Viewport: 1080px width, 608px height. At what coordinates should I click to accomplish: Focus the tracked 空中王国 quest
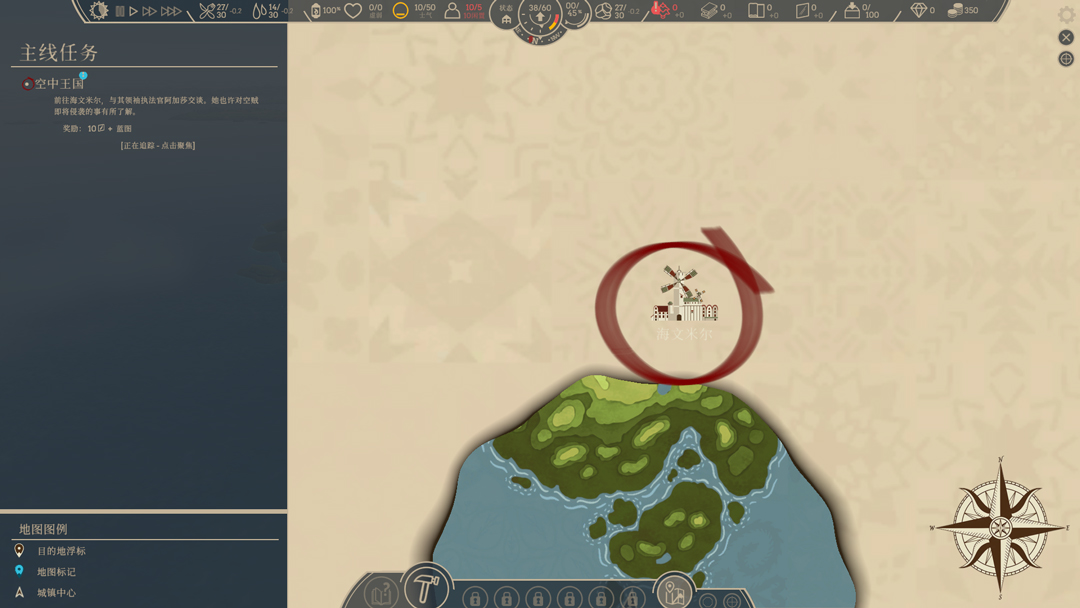[x=158, y=146]
